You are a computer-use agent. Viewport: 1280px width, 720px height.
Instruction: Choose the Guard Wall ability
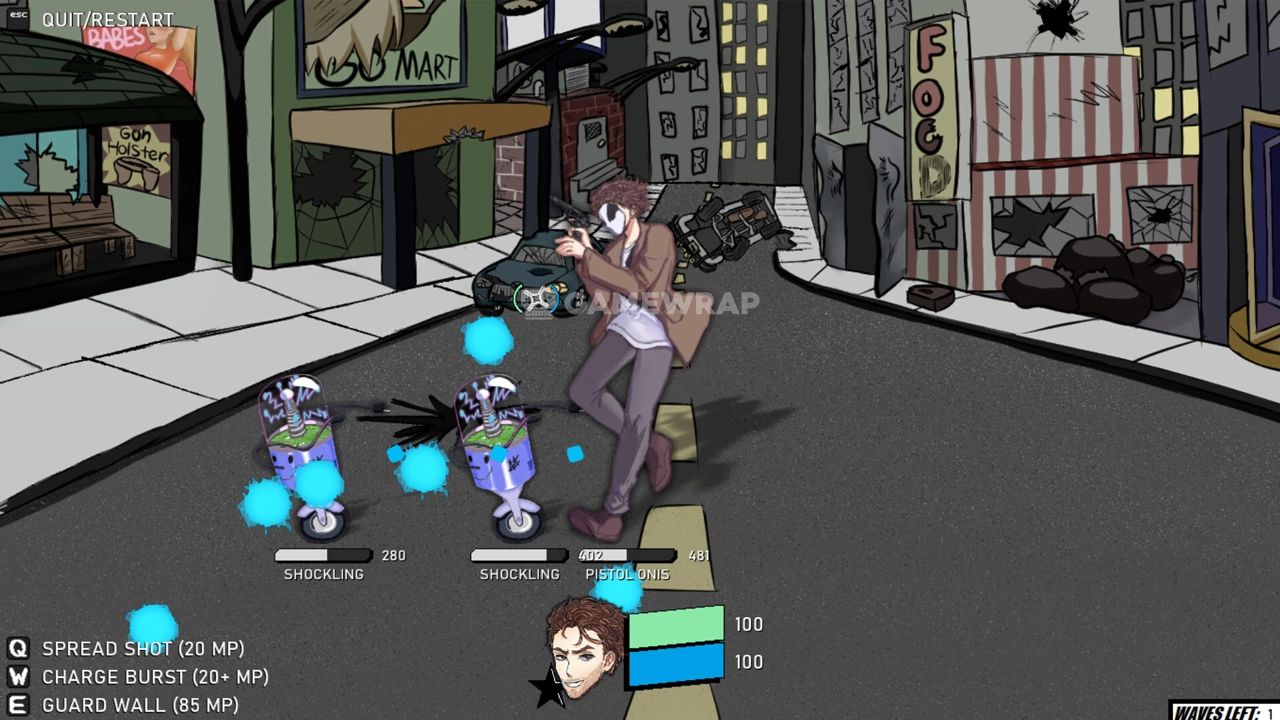139,705
